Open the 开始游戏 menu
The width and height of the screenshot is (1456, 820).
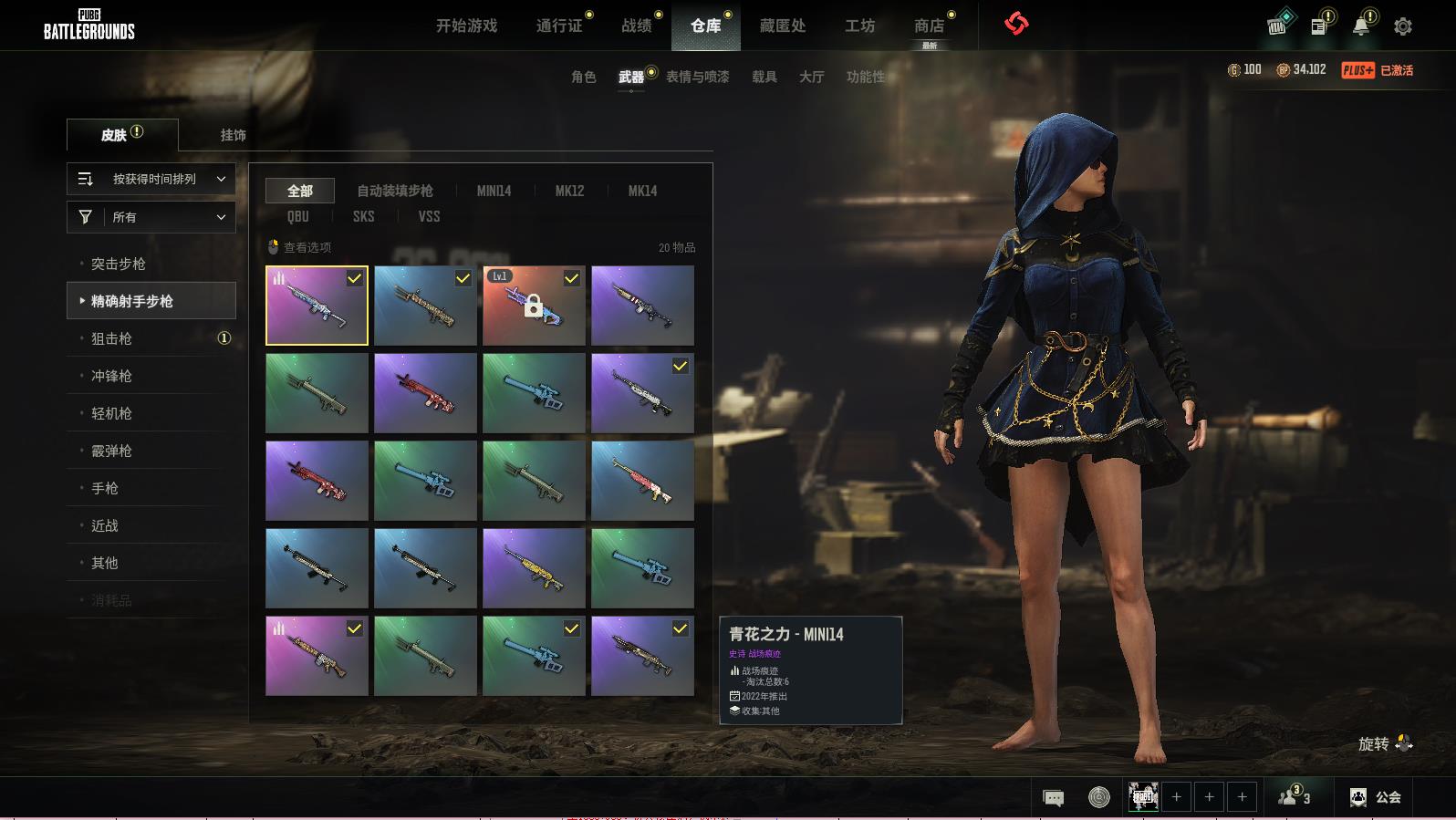pyautogui.click(x=466, y=26)
